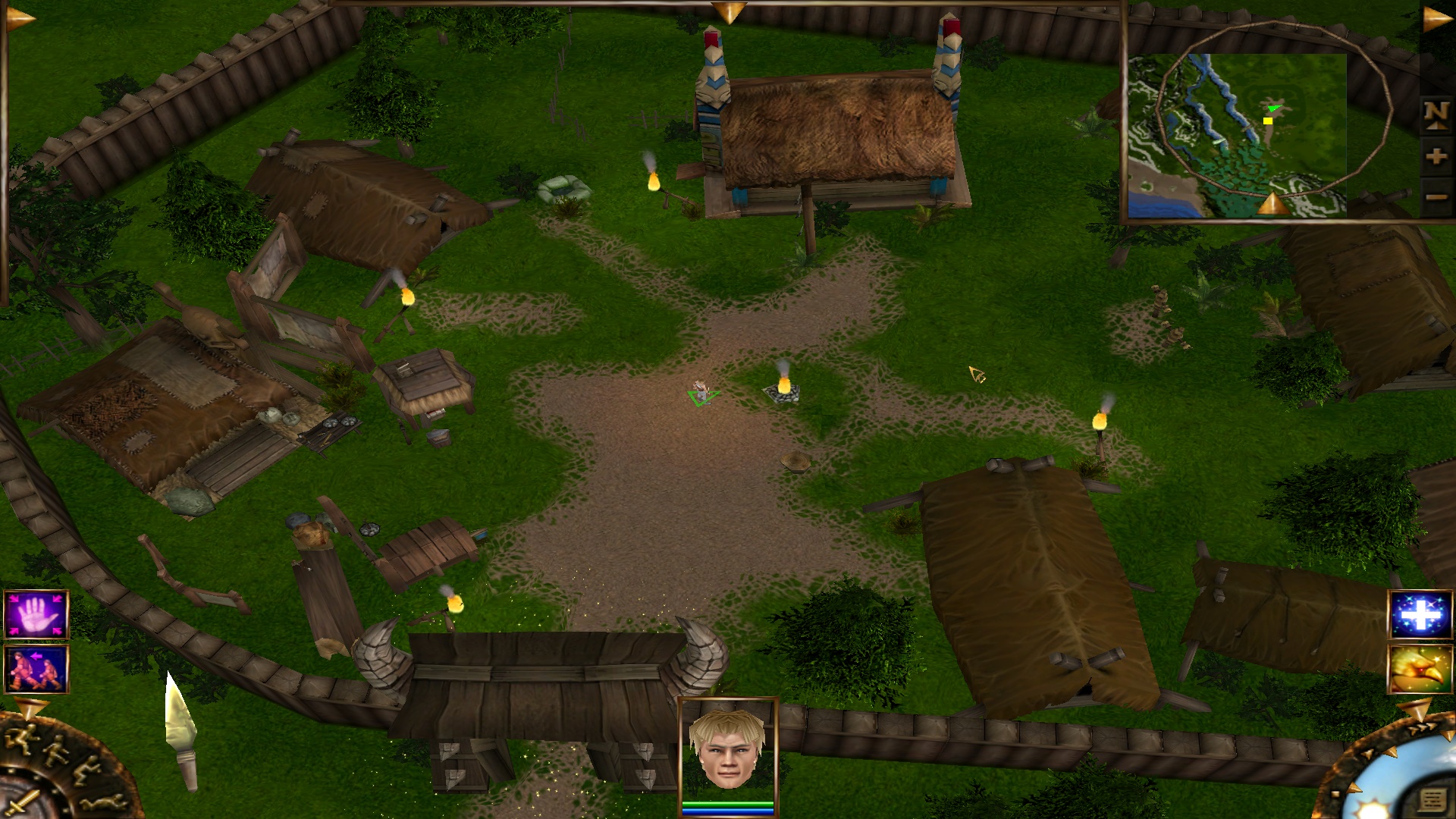
Task: Choose the crawling figure movement stance
Action: [x=104, y=802]
